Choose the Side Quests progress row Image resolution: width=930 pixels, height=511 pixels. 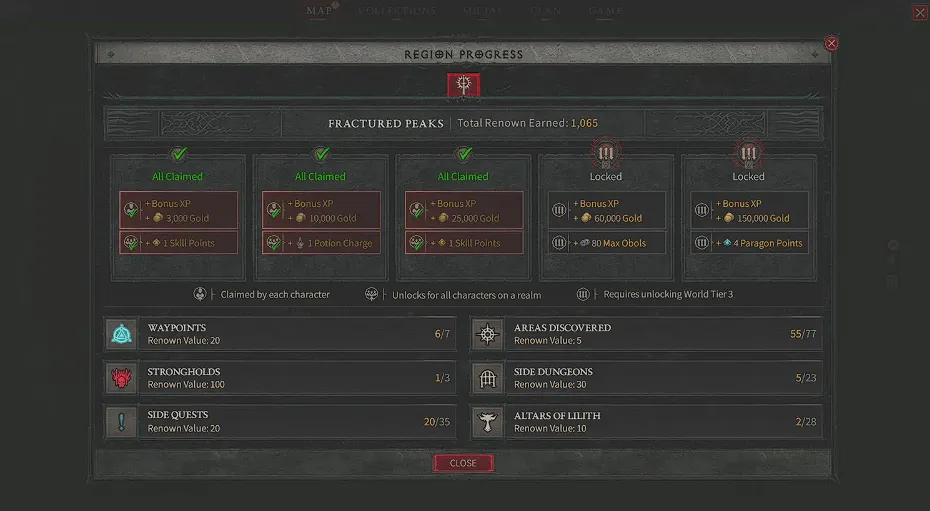280,421
